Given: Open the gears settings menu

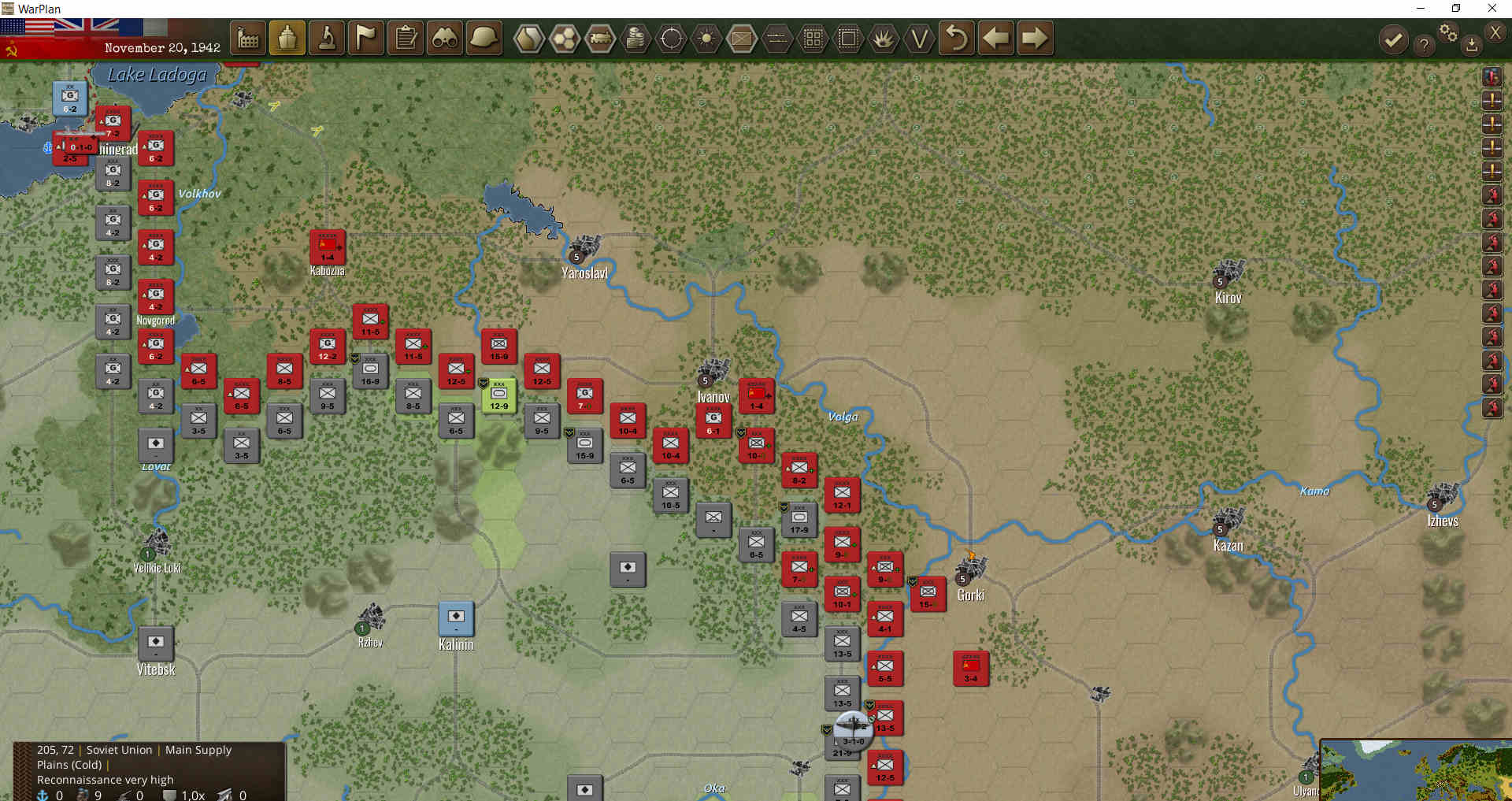Looking at the screenshot, I should pyautogui.click(x=1448, y=33).
